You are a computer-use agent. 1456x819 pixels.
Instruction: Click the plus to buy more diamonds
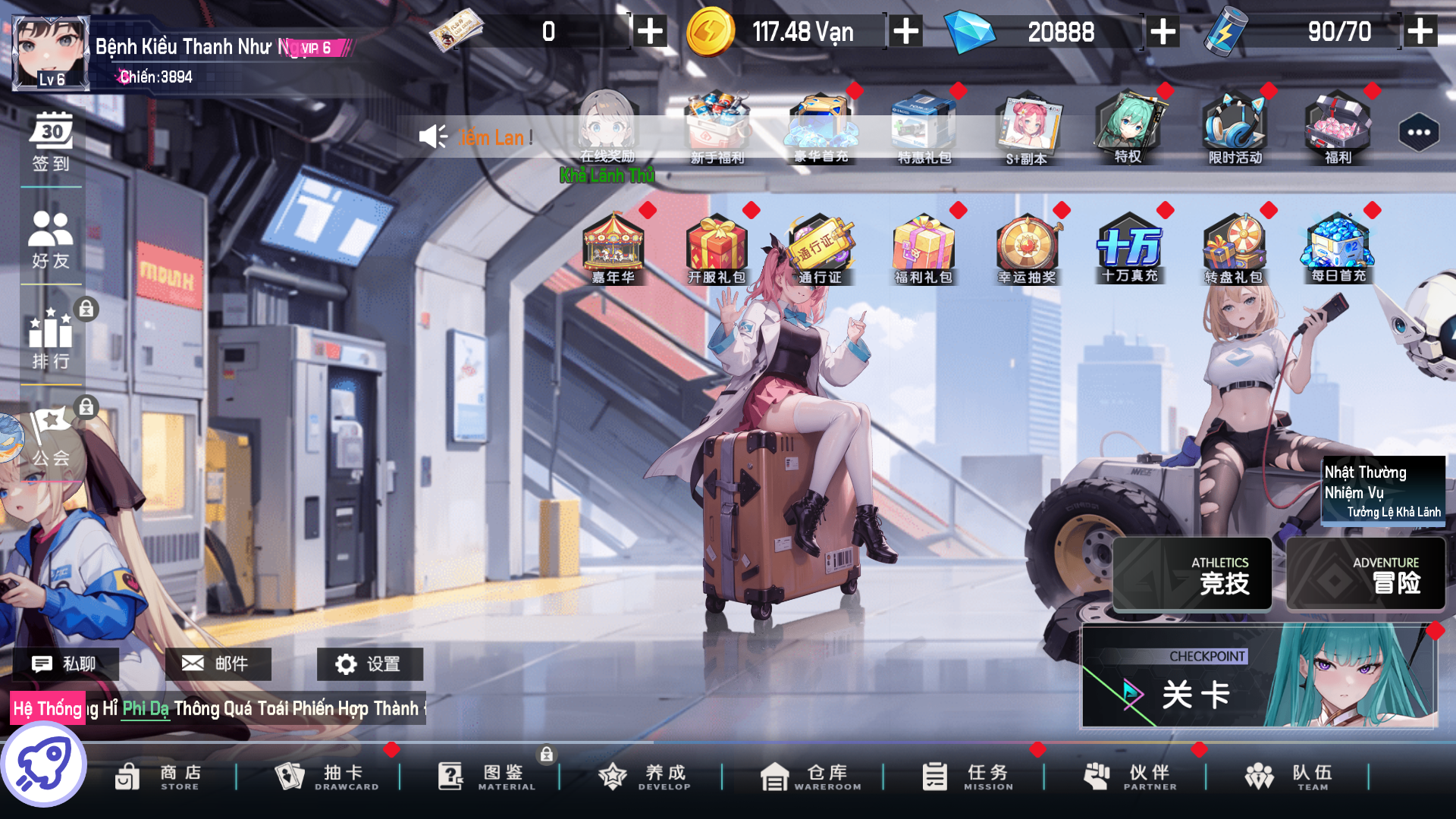pos(1161,32)
